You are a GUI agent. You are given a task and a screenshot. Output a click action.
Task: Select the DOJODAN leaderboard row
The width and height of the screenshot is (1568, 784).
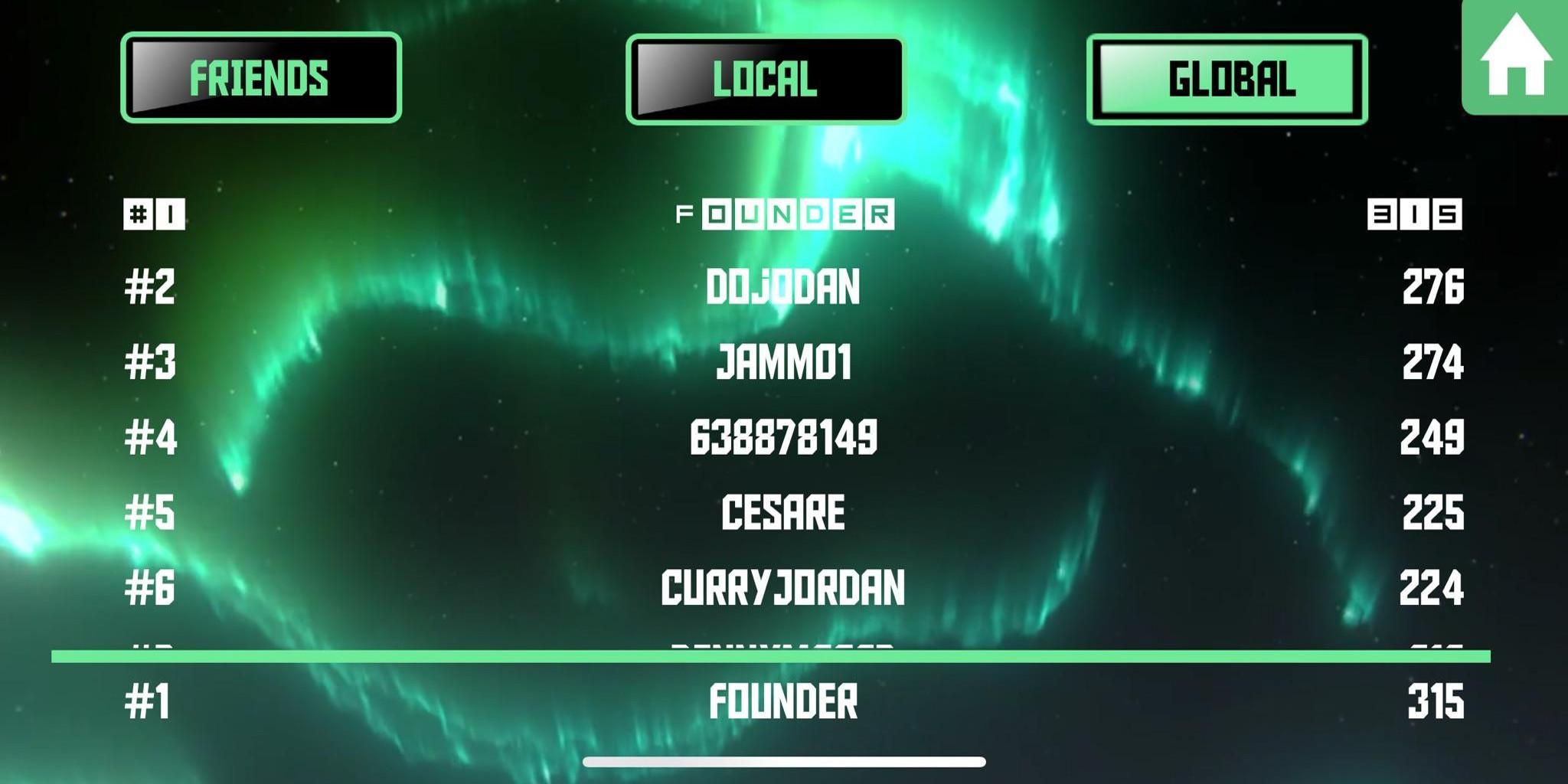tap(782, 287)
